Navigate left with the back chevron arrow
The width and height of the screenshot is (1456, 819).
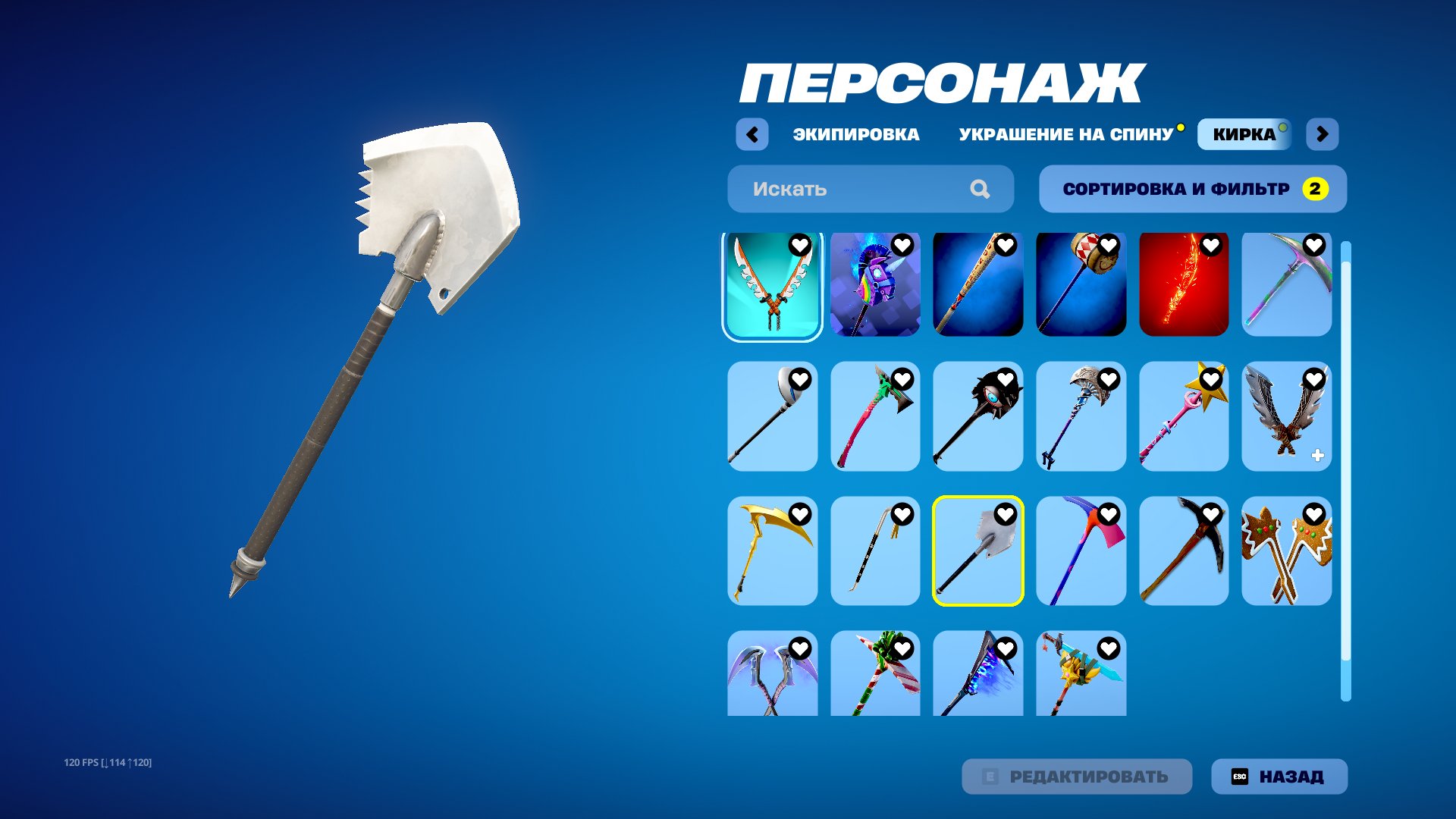(x=752, y=133)
